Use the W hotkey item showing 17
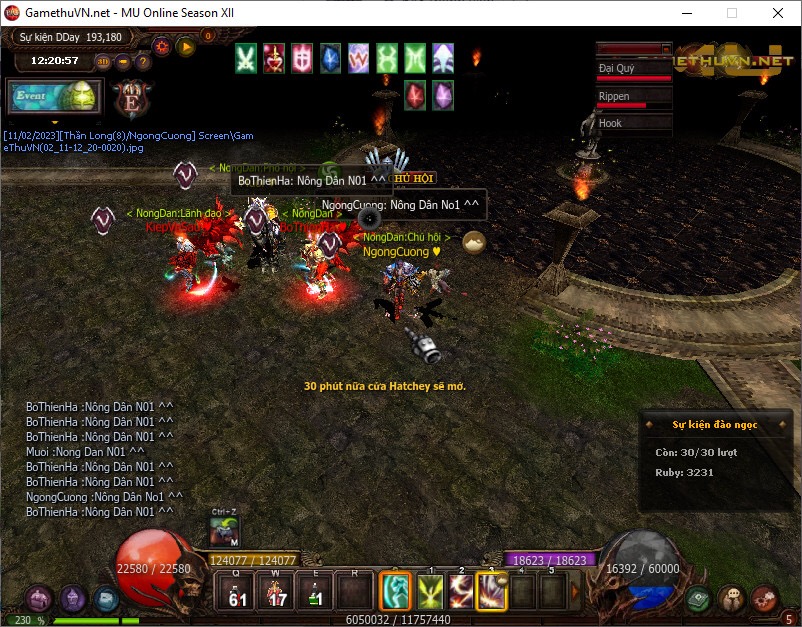 pyautogui.click(x=275, y=591)
